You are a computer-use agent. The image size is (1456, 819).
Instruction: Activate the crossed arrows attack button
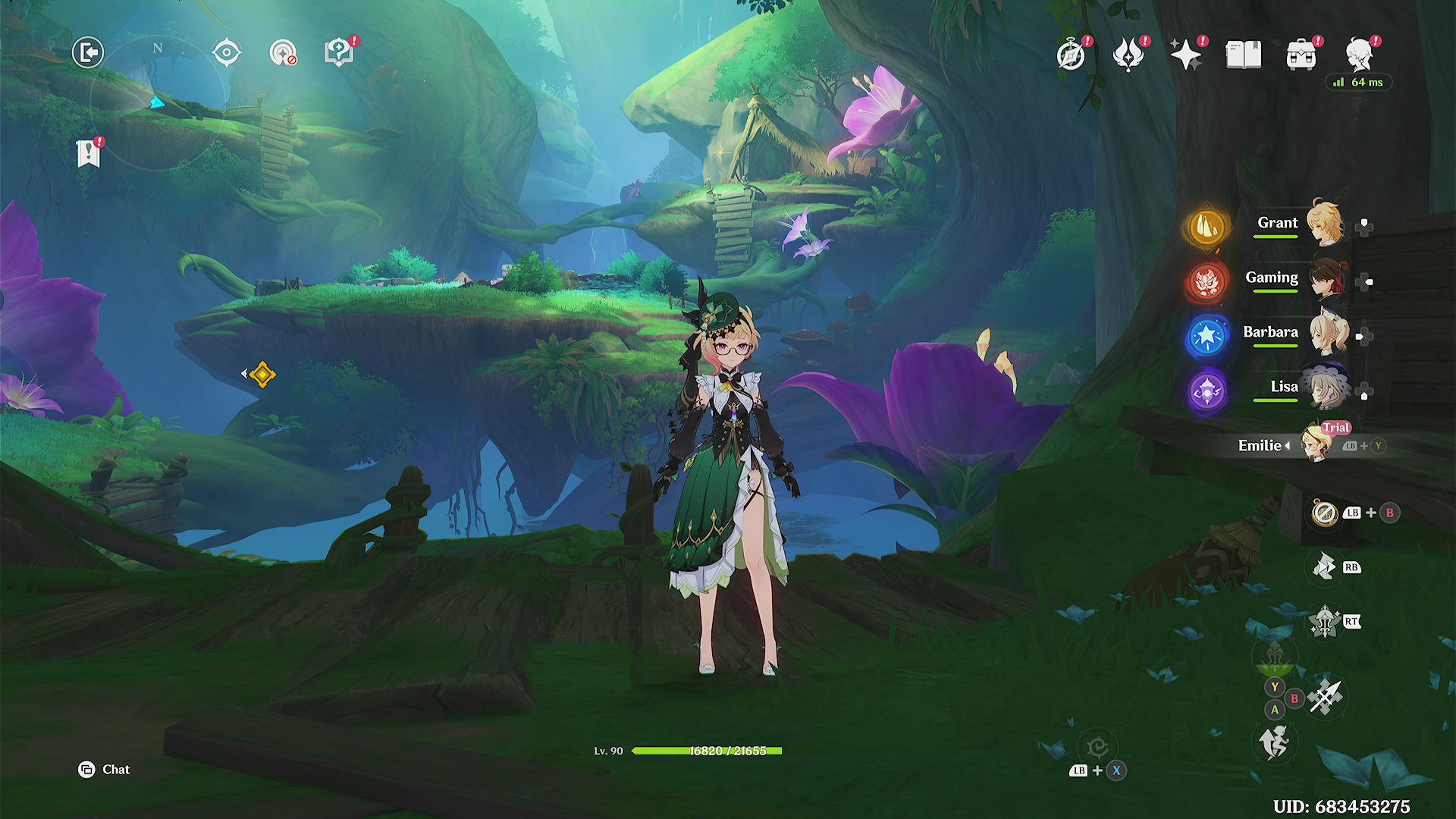click(1326, 696)
